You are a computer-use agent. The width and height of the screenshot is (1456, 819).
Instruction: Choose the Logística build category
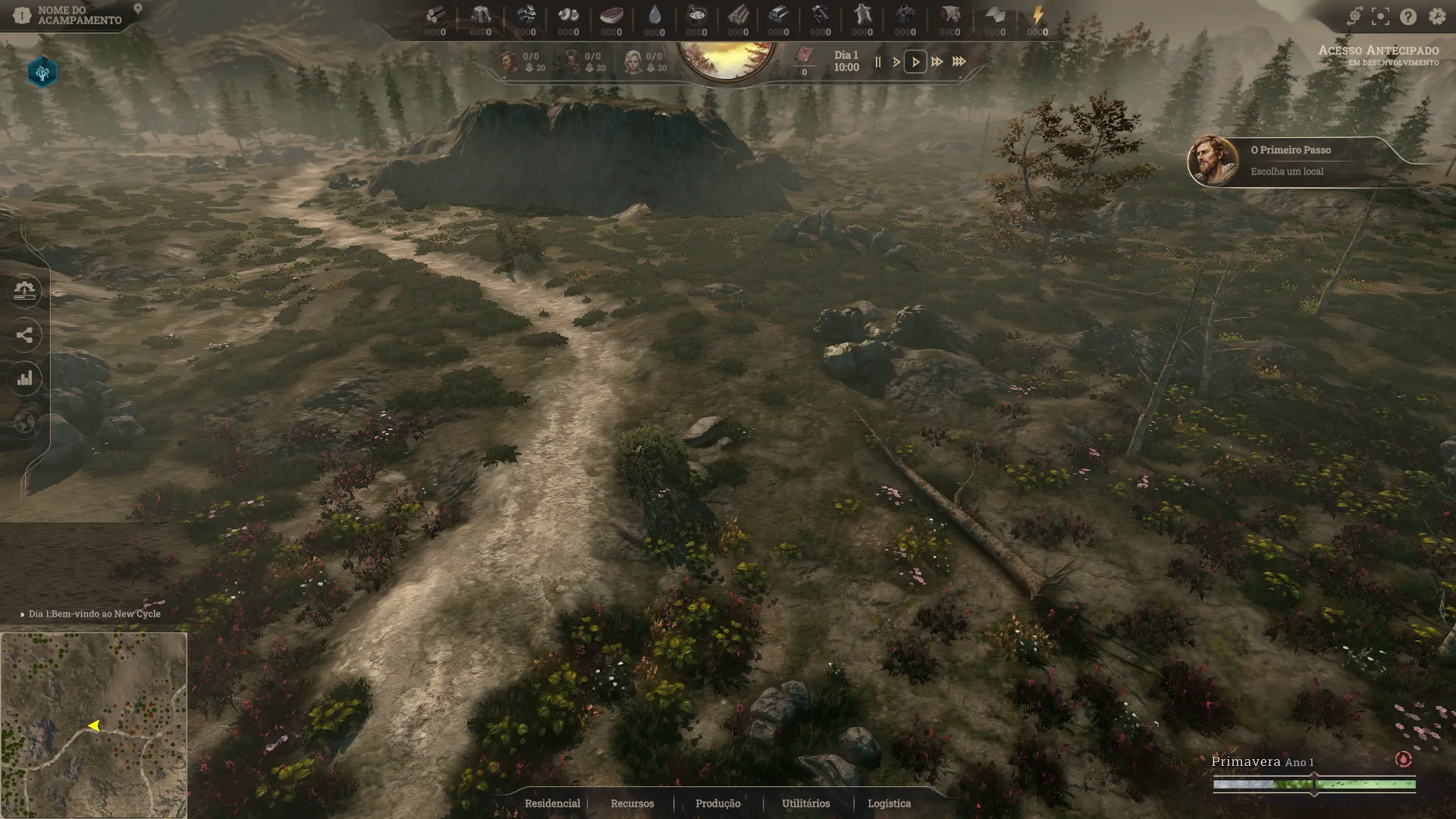coord(889,803)
